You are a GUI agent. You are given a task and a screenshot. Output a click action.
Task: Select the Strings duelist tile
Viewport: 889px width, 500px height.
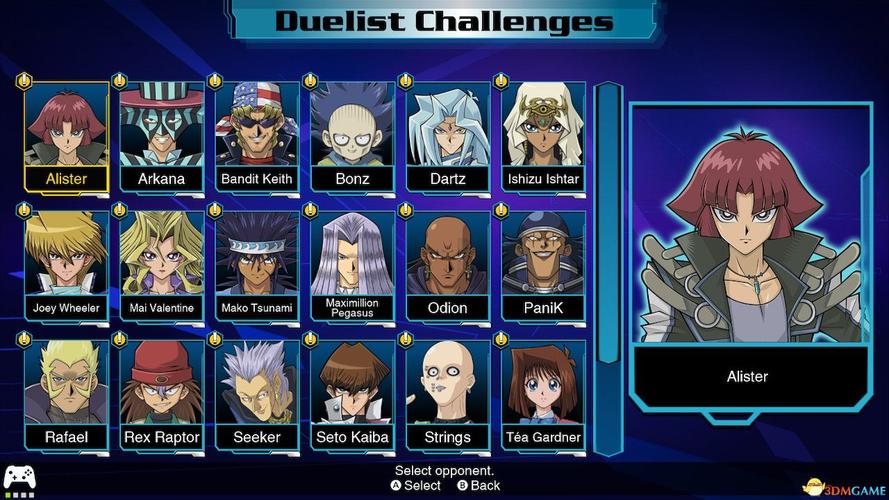tap(447, 395)
